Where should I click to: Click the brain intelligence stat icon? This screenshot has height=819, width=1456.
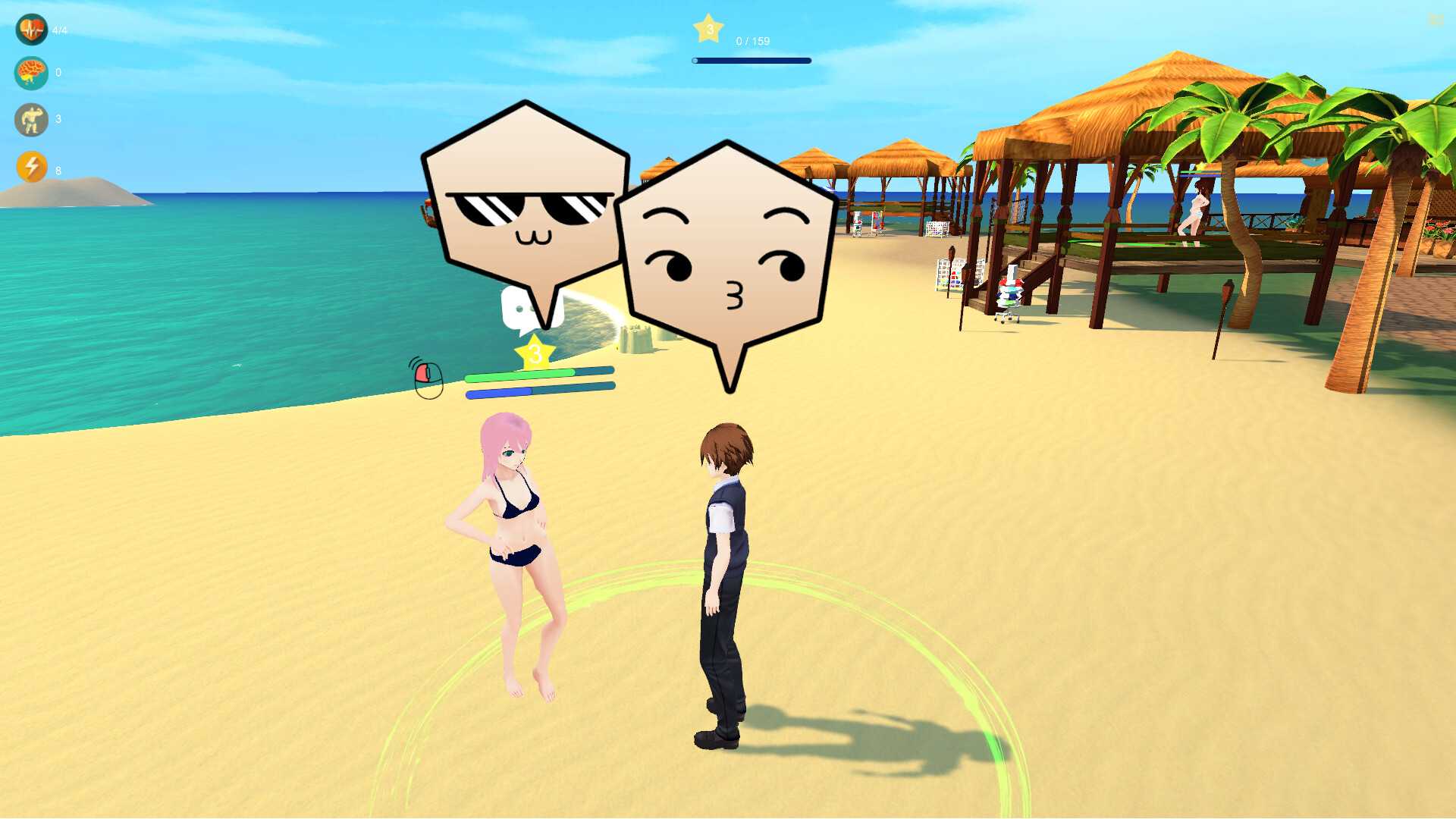point(31,74)
